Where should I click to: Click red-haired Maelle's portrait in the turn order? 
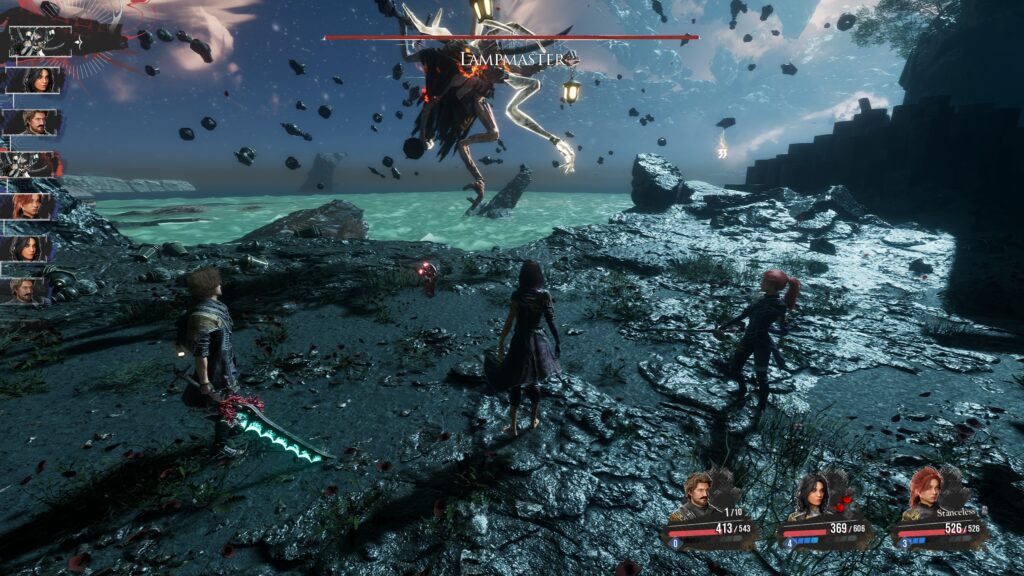pyautogui.click(x=30, y=207)
